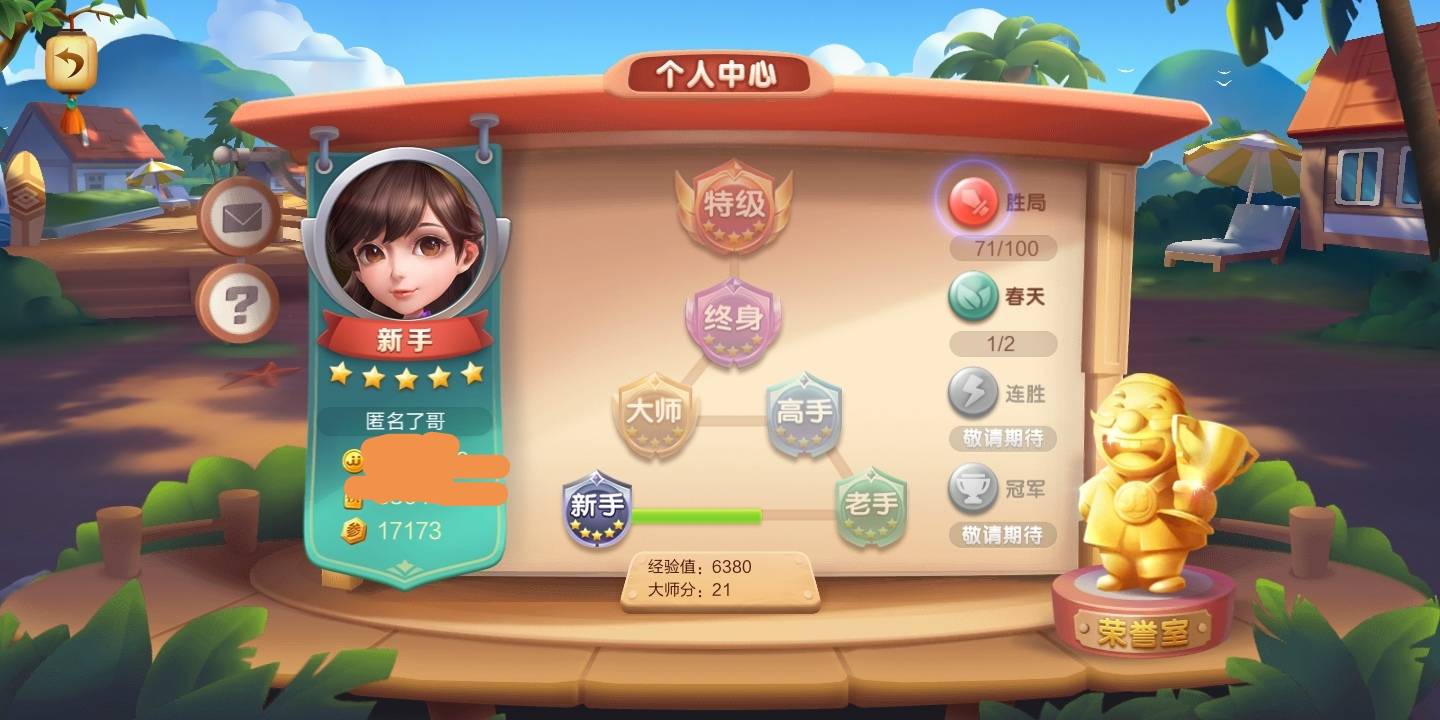Enter the 荣誉室 honor room

[x=1143, y=628]
